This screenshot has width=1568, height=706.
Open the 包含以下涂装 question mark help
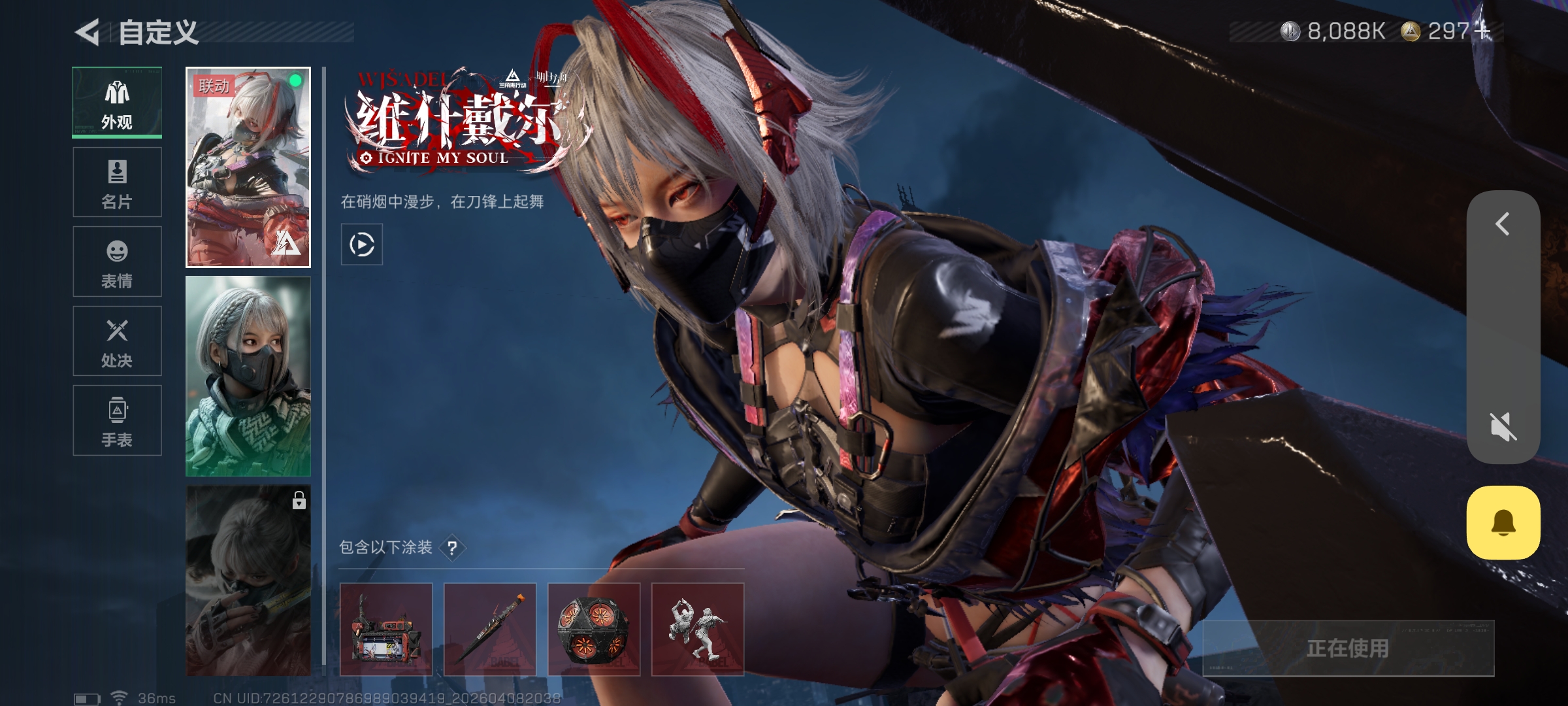click(x=452, y=548)
